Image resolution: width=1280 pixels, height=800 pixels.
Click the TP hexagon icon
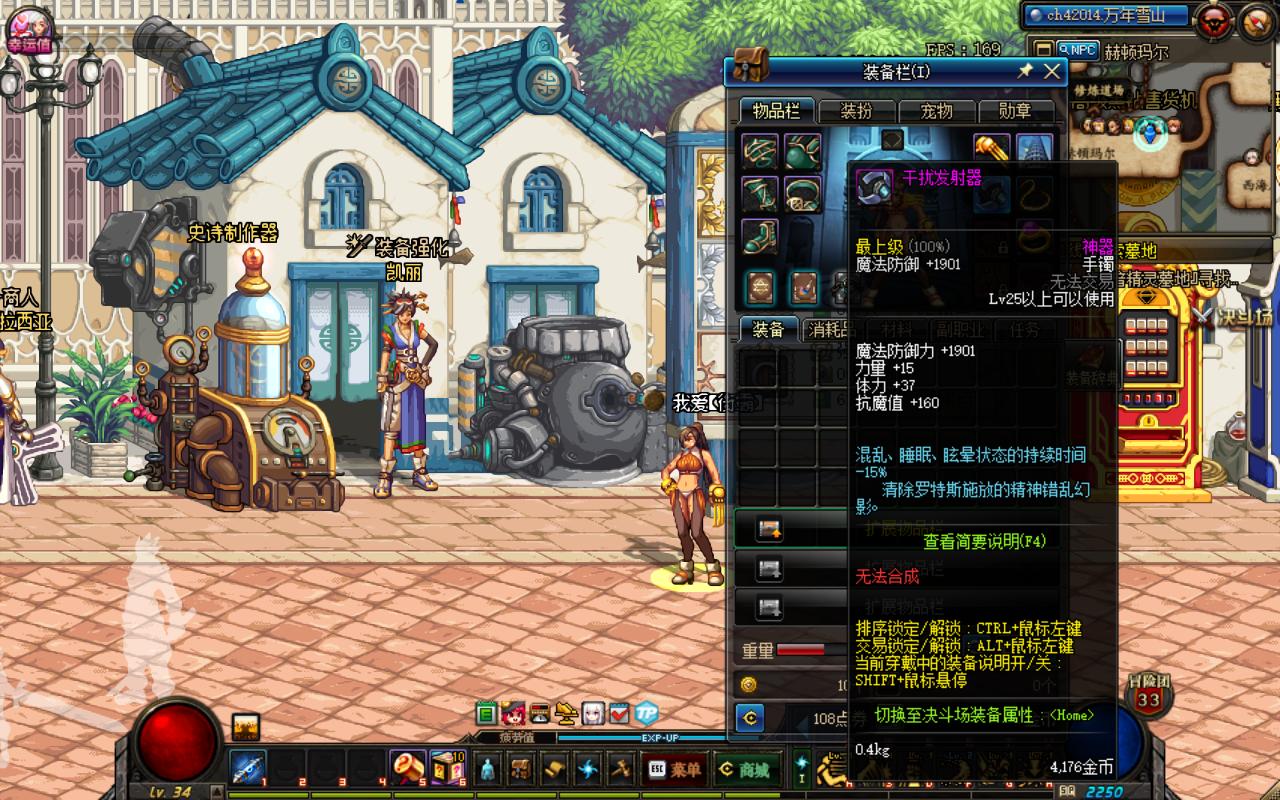pos(647,713)
